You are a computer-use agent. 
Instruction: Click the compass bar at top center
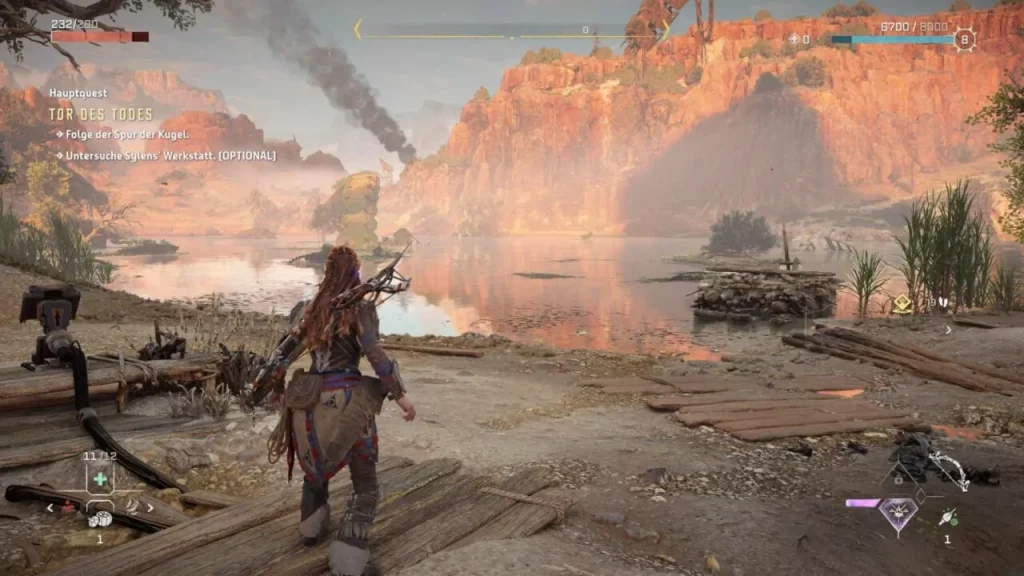[x=510, y=31]
